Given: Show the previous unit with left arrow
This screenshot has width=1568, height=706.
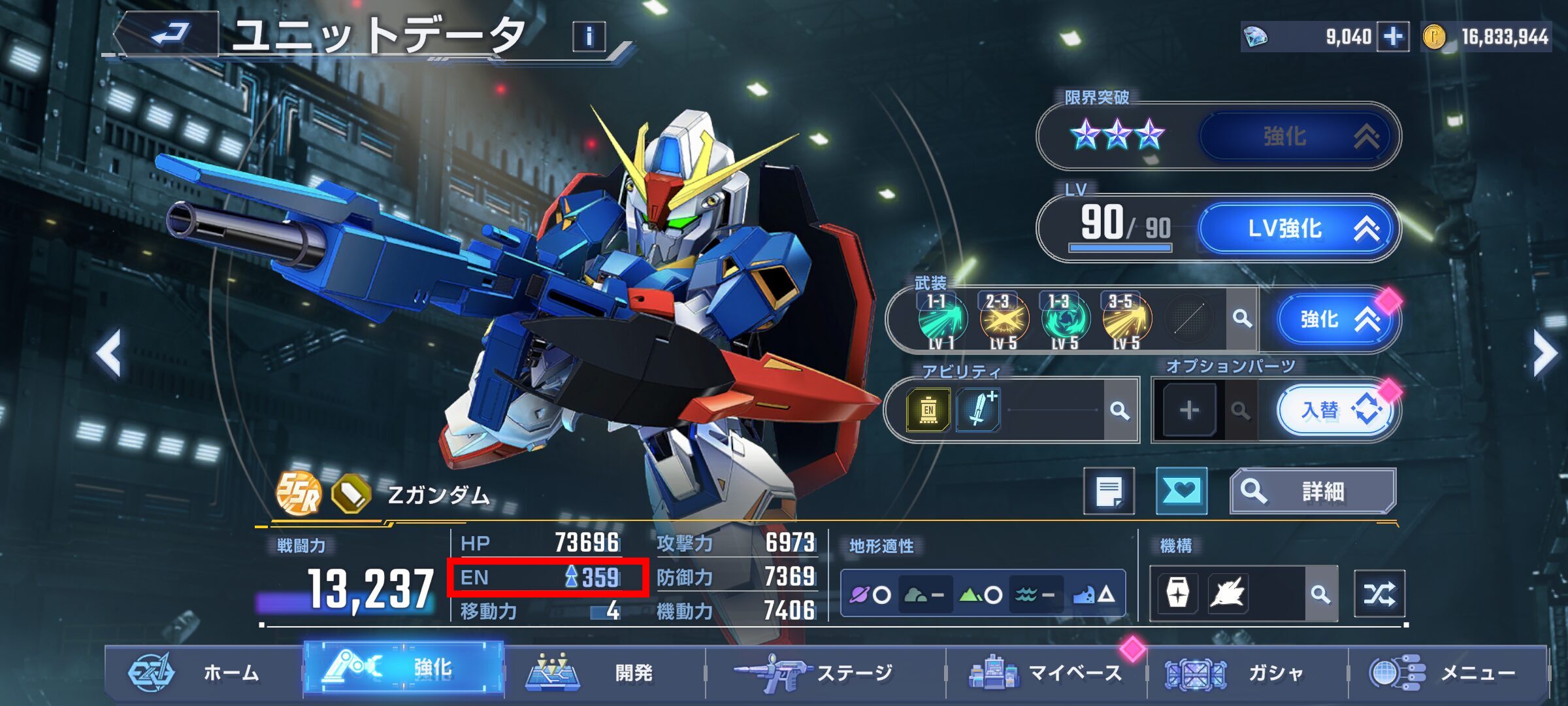Looking at the screenshot, I should (x=109, y=354).
